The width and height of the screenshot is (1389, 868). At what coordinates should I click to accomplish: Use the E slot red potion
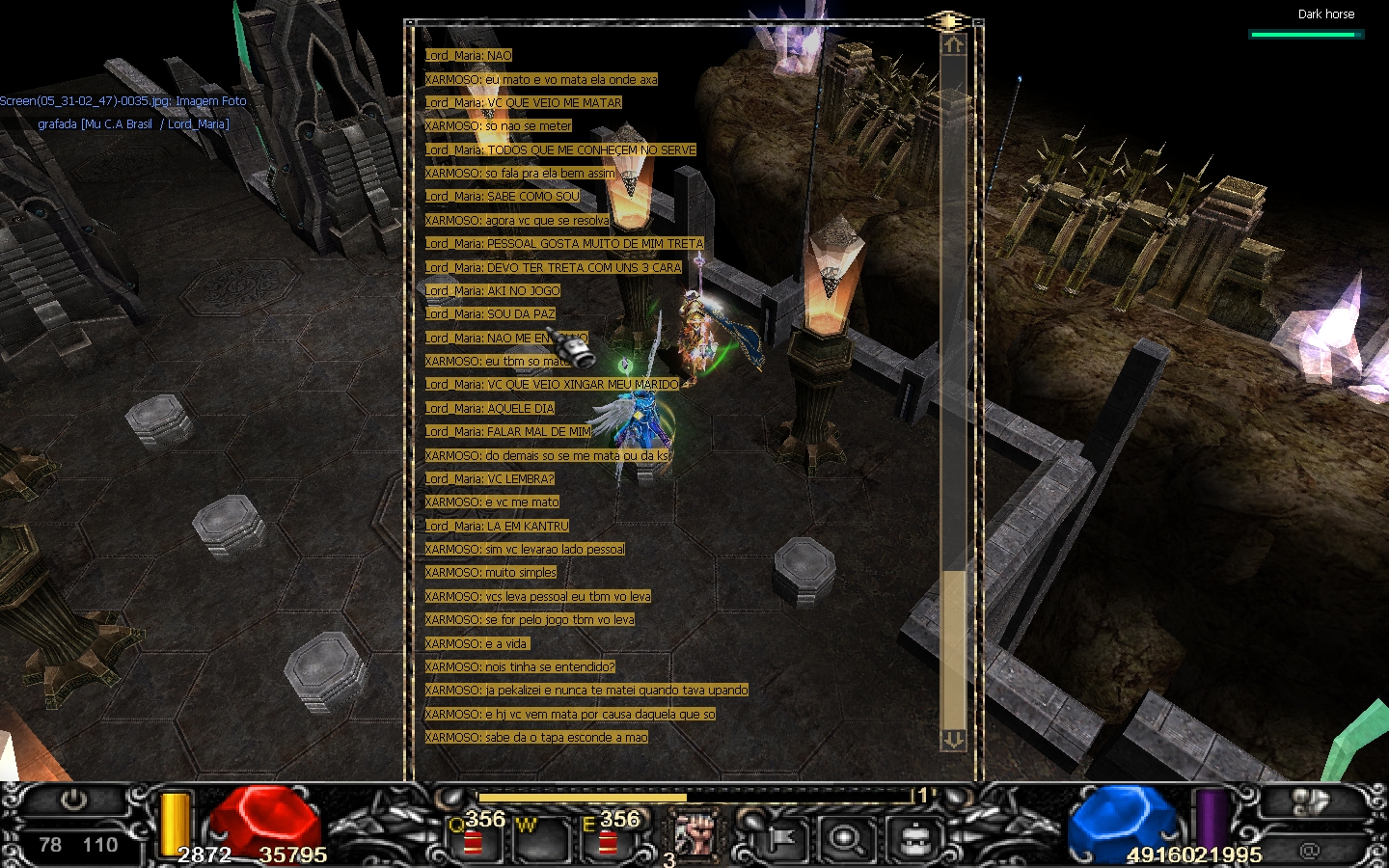(x=608, y=839)
